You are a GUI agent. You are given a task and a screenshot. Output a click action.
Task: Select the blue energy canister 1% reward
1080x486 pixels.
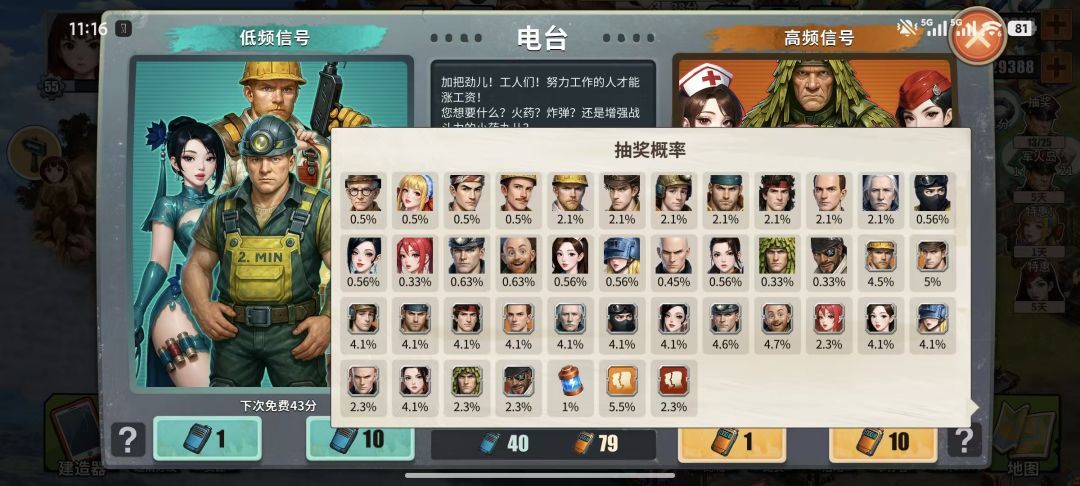coord(569,381)
